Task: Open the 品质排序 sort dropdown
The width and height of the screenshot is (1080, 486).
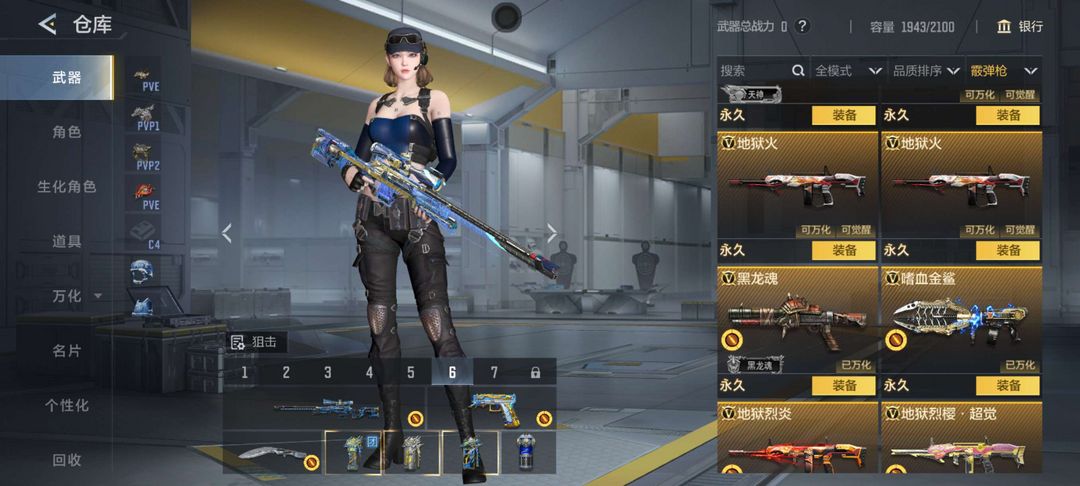Action: 926,71
